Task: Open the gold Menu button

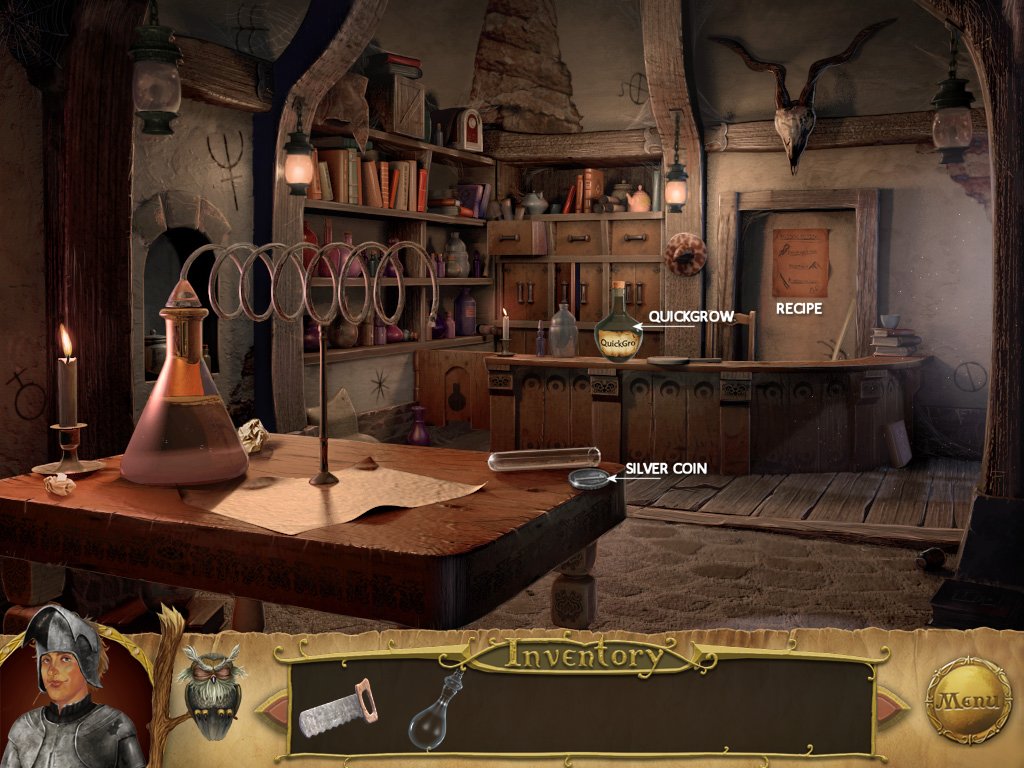Action: 968,699
